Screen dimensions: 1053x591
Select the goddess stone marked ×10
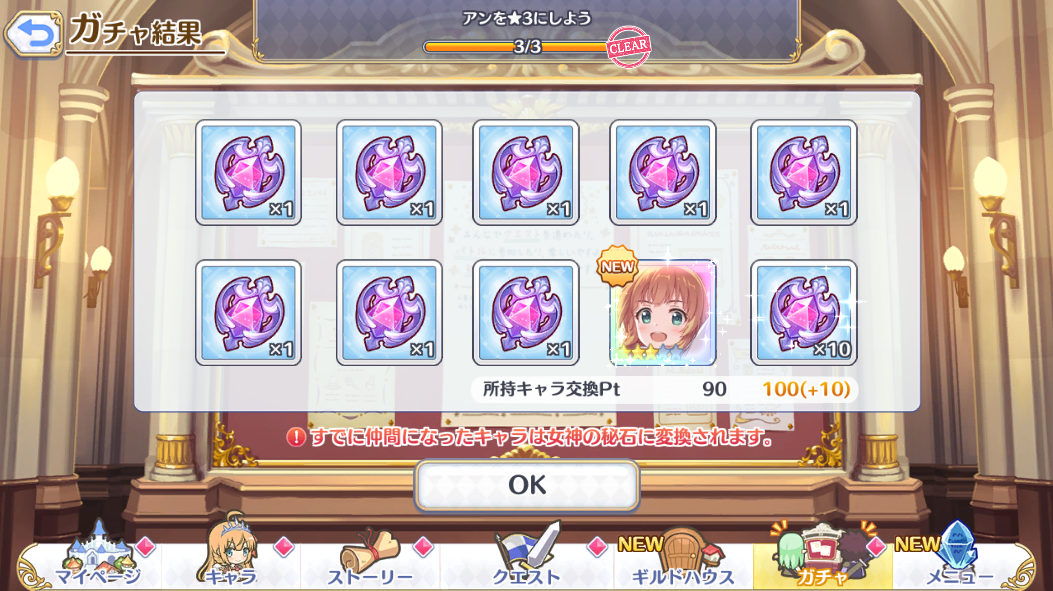pos(803,314)
